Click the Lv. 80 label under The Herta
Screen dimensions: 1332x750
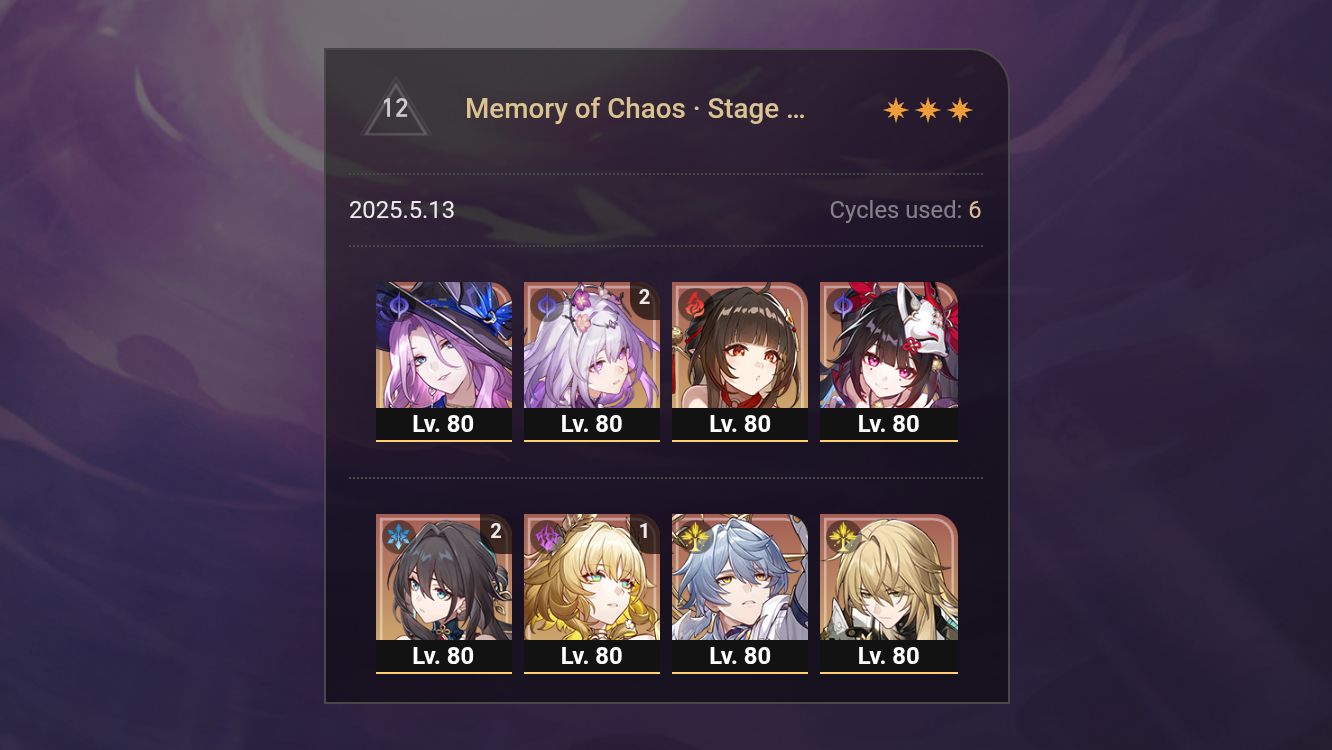pos(444,423)
